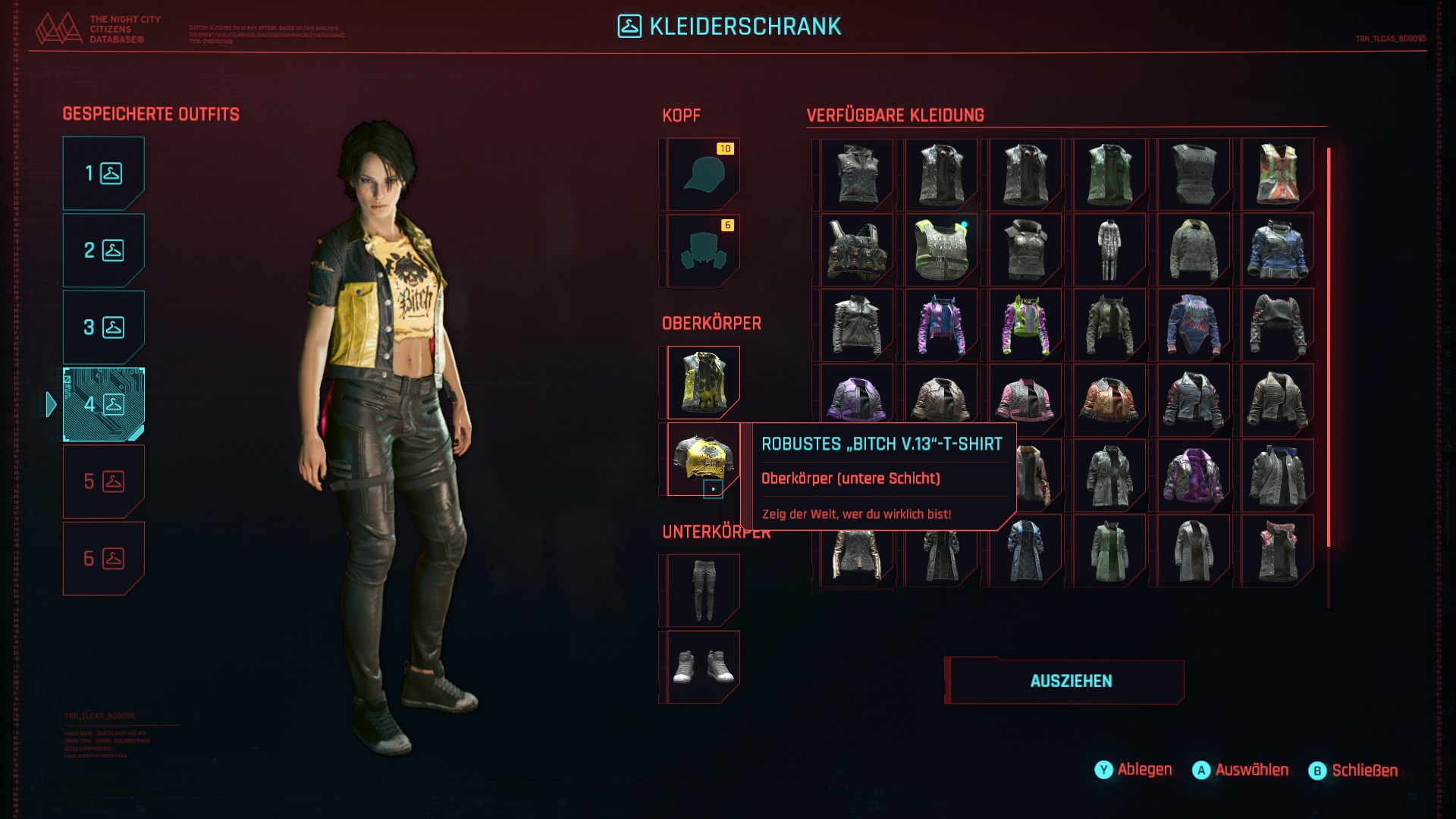Open the gas mask face slot

click(702, 250)
